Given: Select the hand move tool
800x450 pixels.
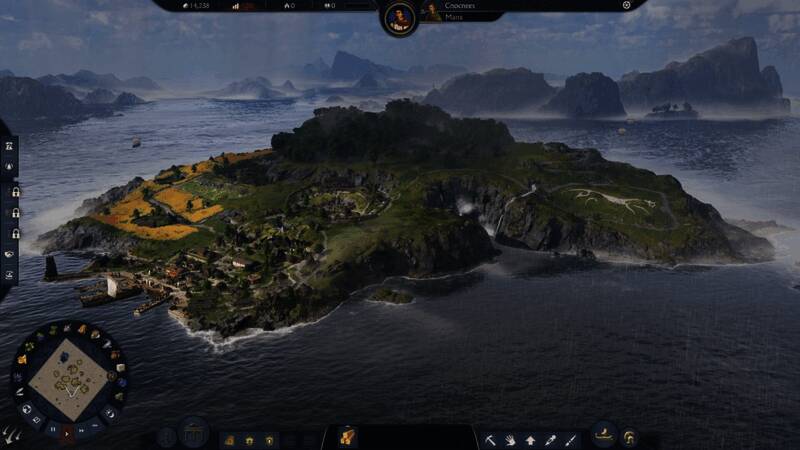Looking at the screenshot, I should 510,439.
